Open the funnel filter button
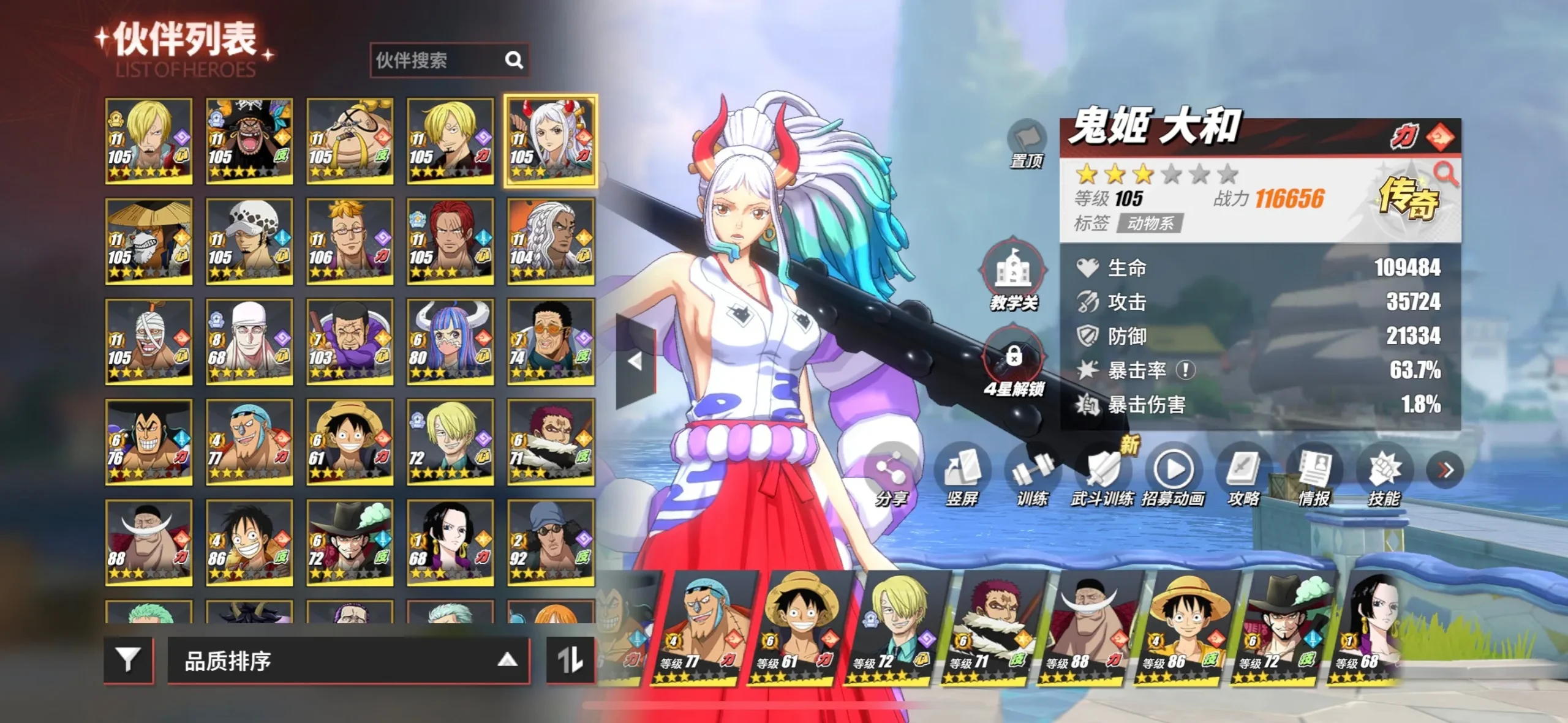This screenshot has width=1568, height=723. tap(128, 660)
